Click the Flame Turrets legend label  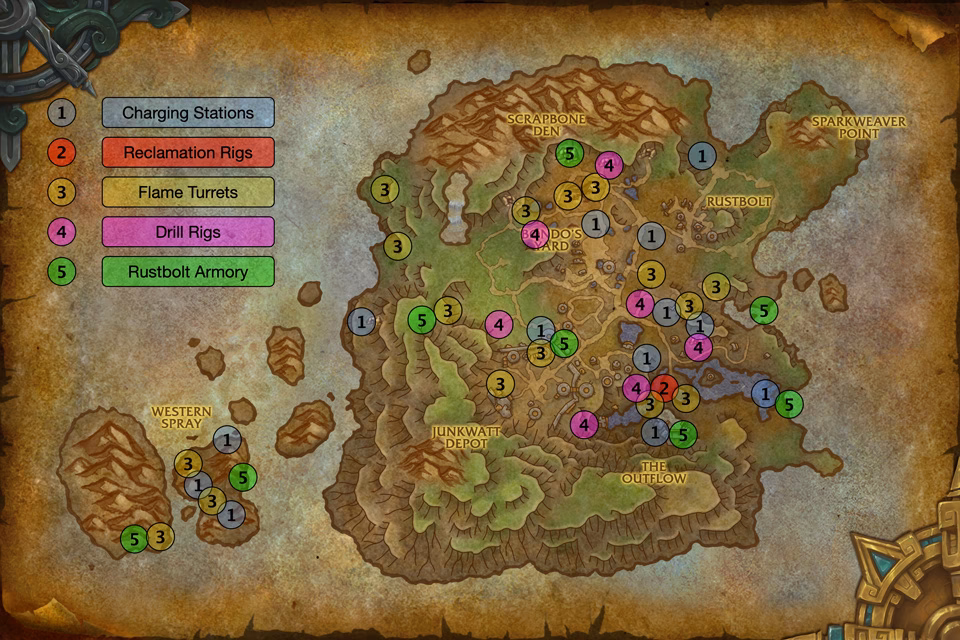(x=188, y=192)
